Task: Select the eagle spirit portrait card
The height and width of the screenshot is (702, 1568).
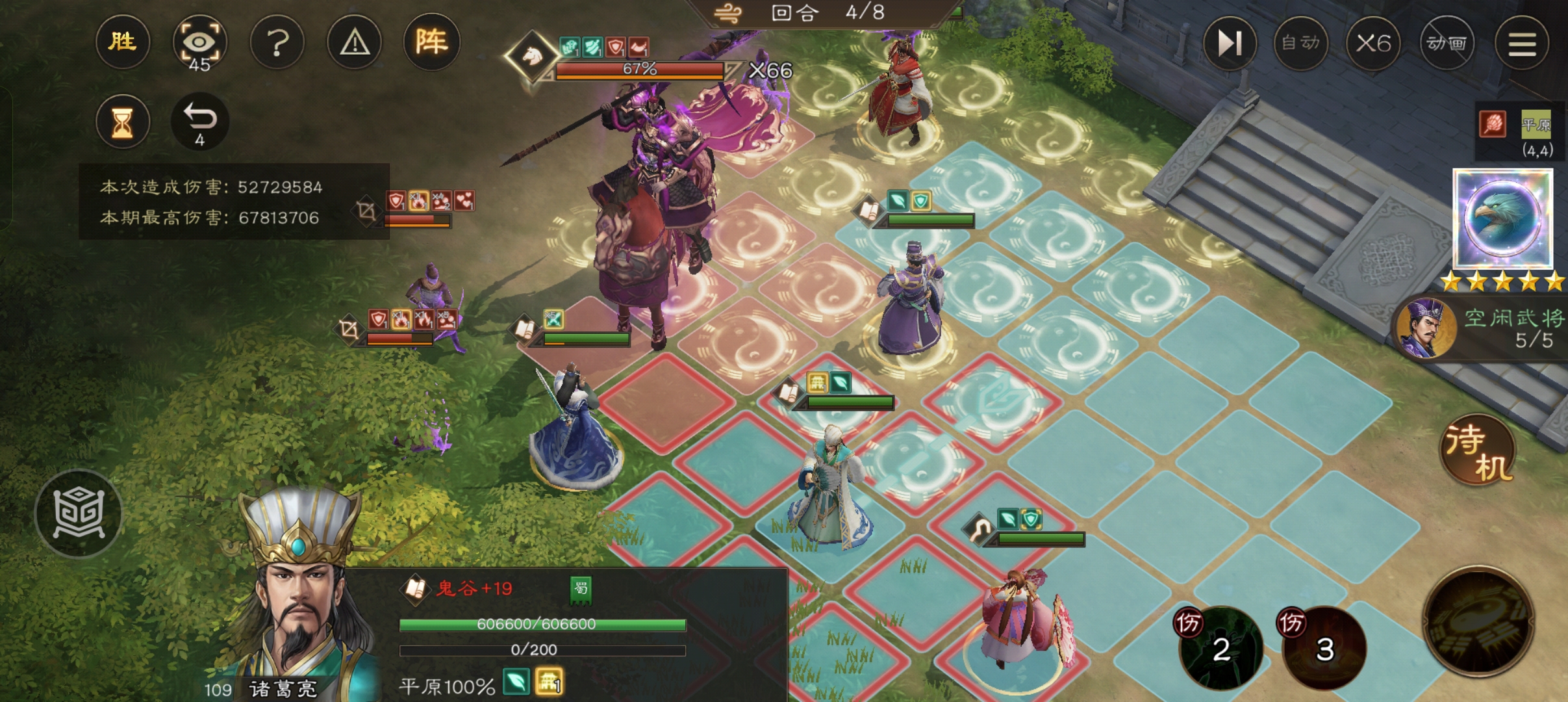Action: pyautogui.click(x=1502, y=218)
